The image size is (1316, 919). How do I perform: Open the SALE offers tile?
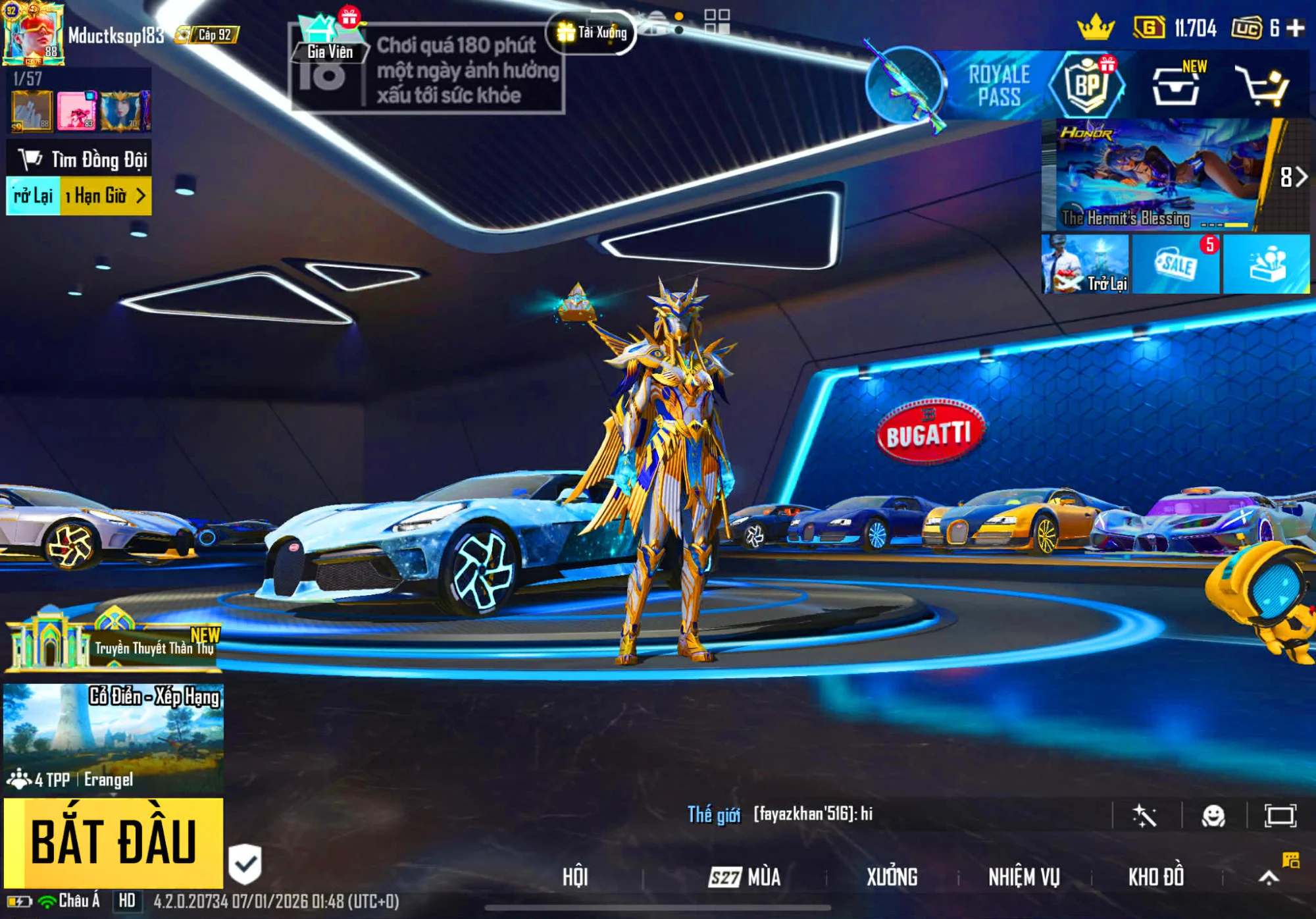point(1176,265)
